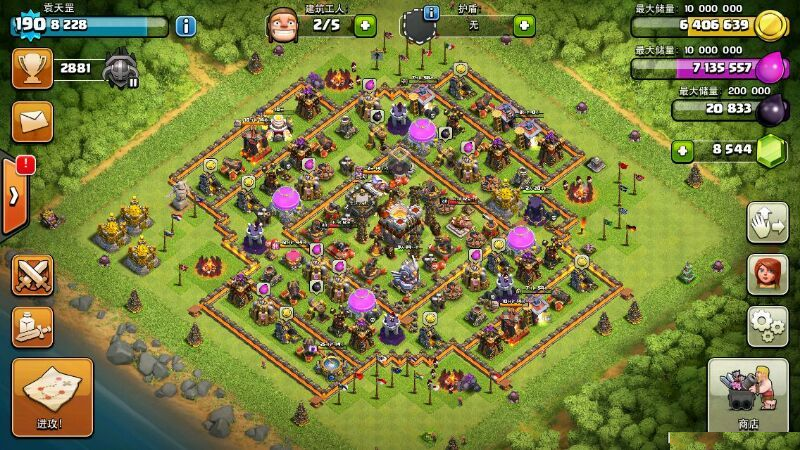Open the hand-and-arrows layout editor button
This screenshot has width=800, height=450.
coord(767,222)
